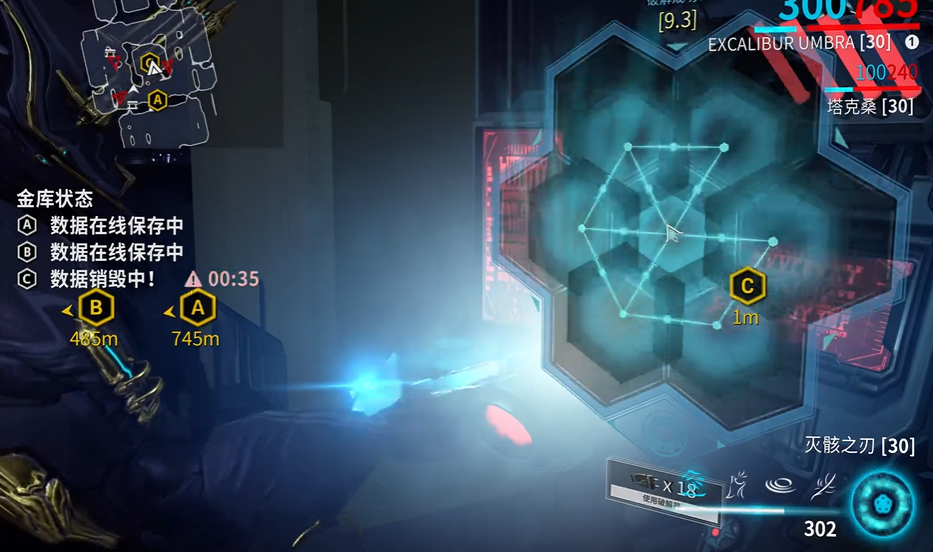Image resolution: width=933 pixels, height=552 pixels.
Task: Activate the swirling rings ability icon
Action: (780, 486)
